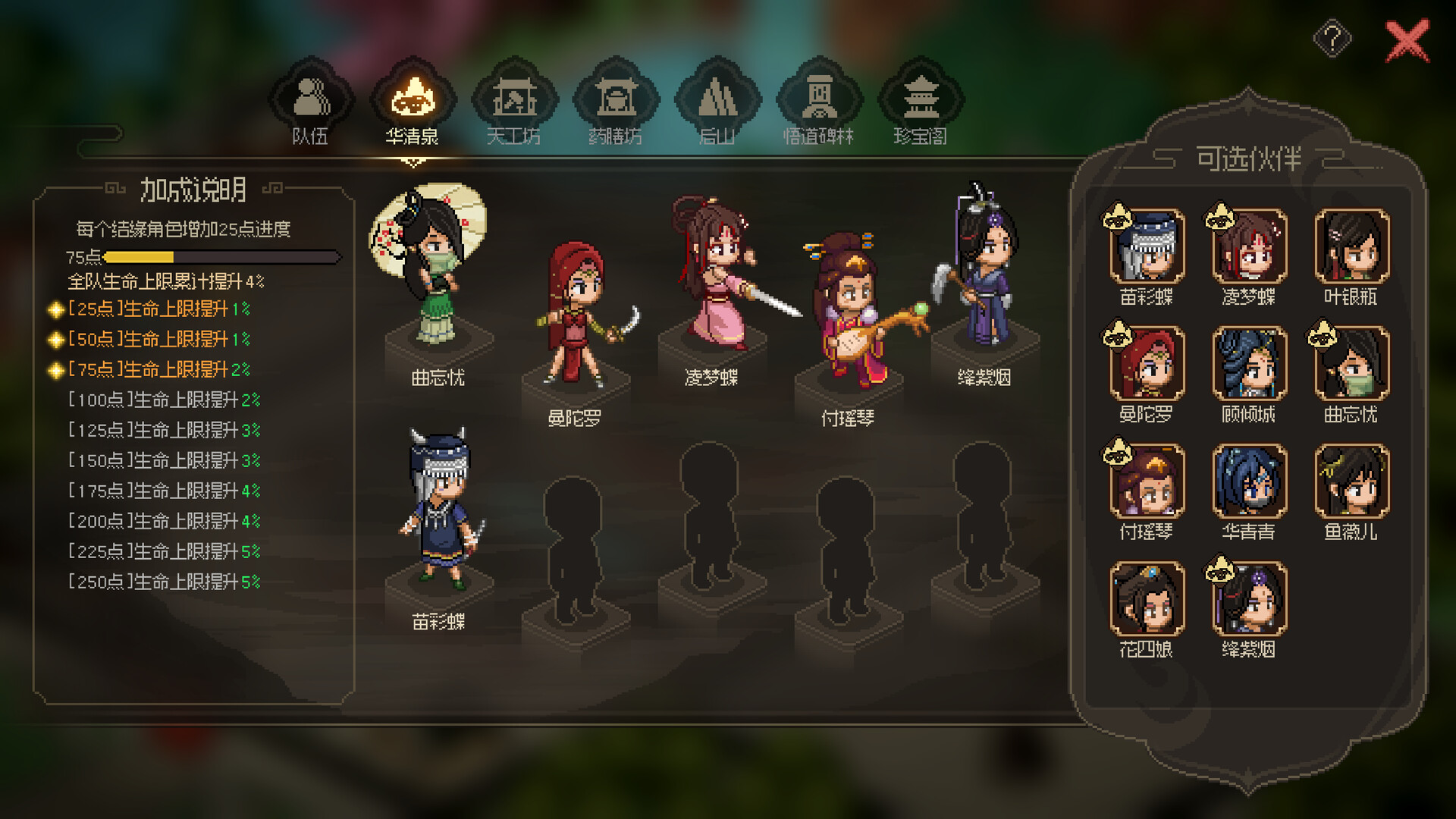1456x819 pixels.
Task: Select the 华清泉 hot spring icon
Action: [x=413, y=99]
